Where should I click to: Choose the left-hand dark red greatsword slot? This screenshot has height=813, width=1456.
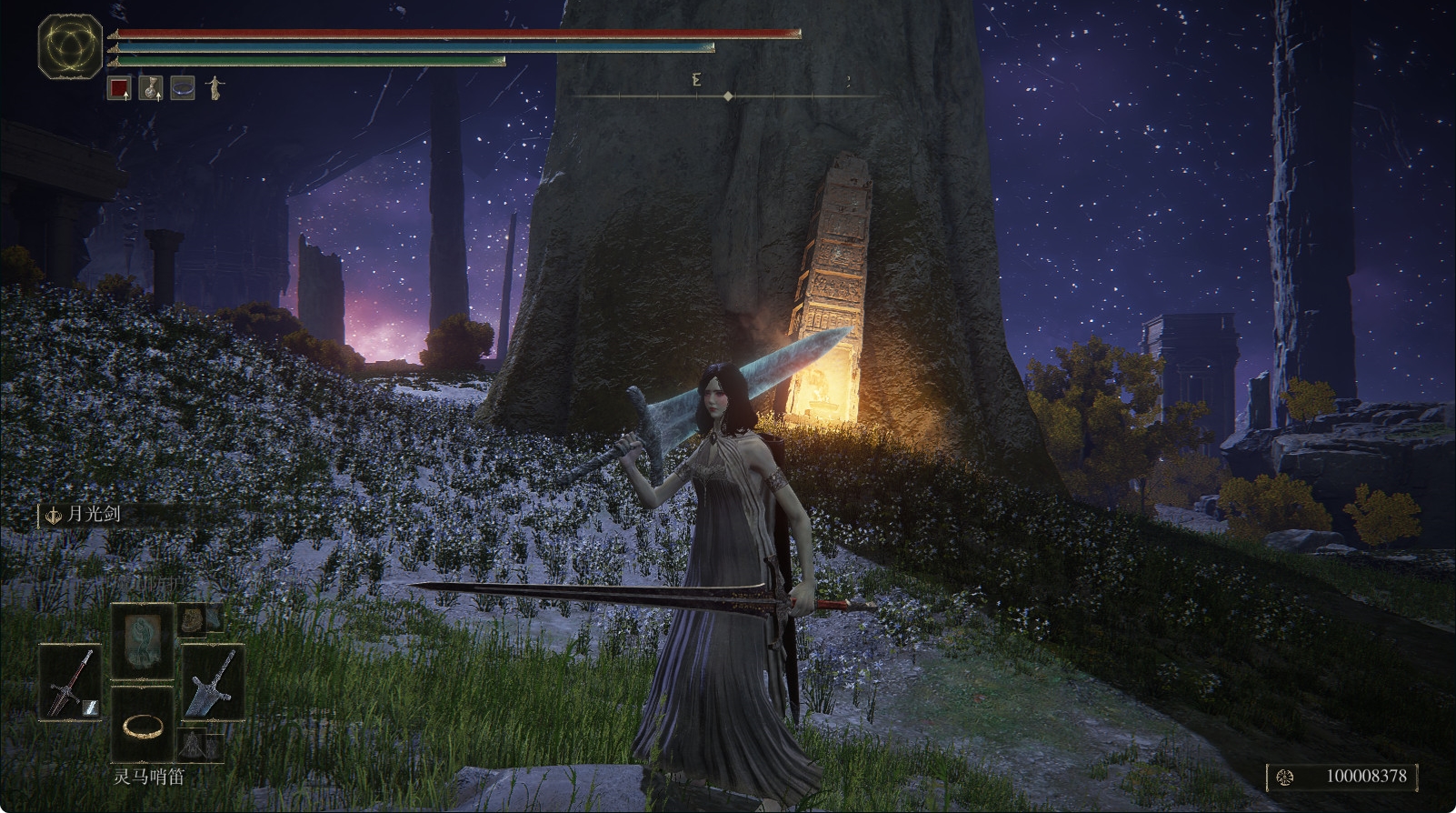pos(71,683)
